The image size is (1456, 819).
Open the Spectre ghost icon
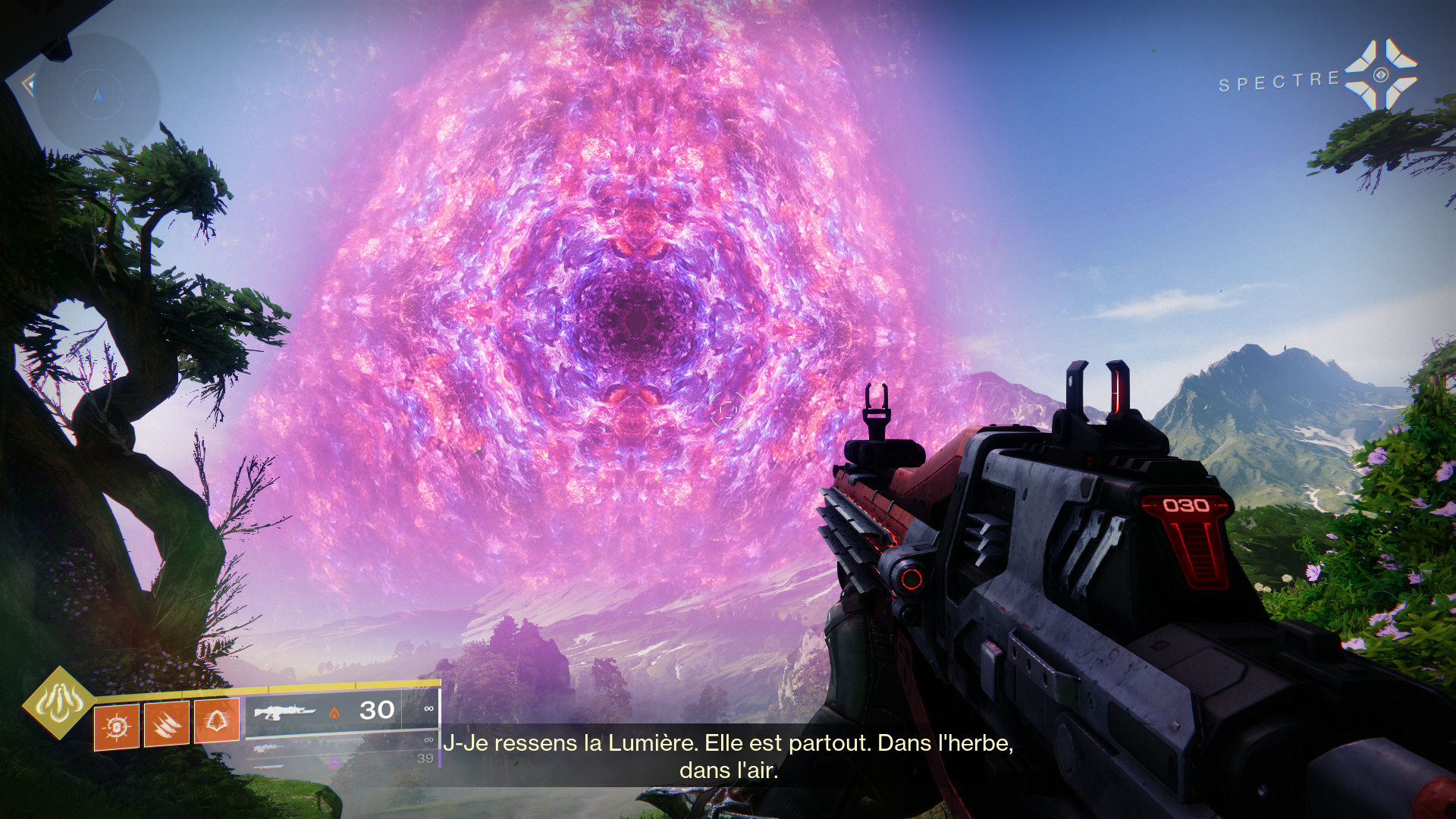pyautogui.click(x=1380, y=74)
